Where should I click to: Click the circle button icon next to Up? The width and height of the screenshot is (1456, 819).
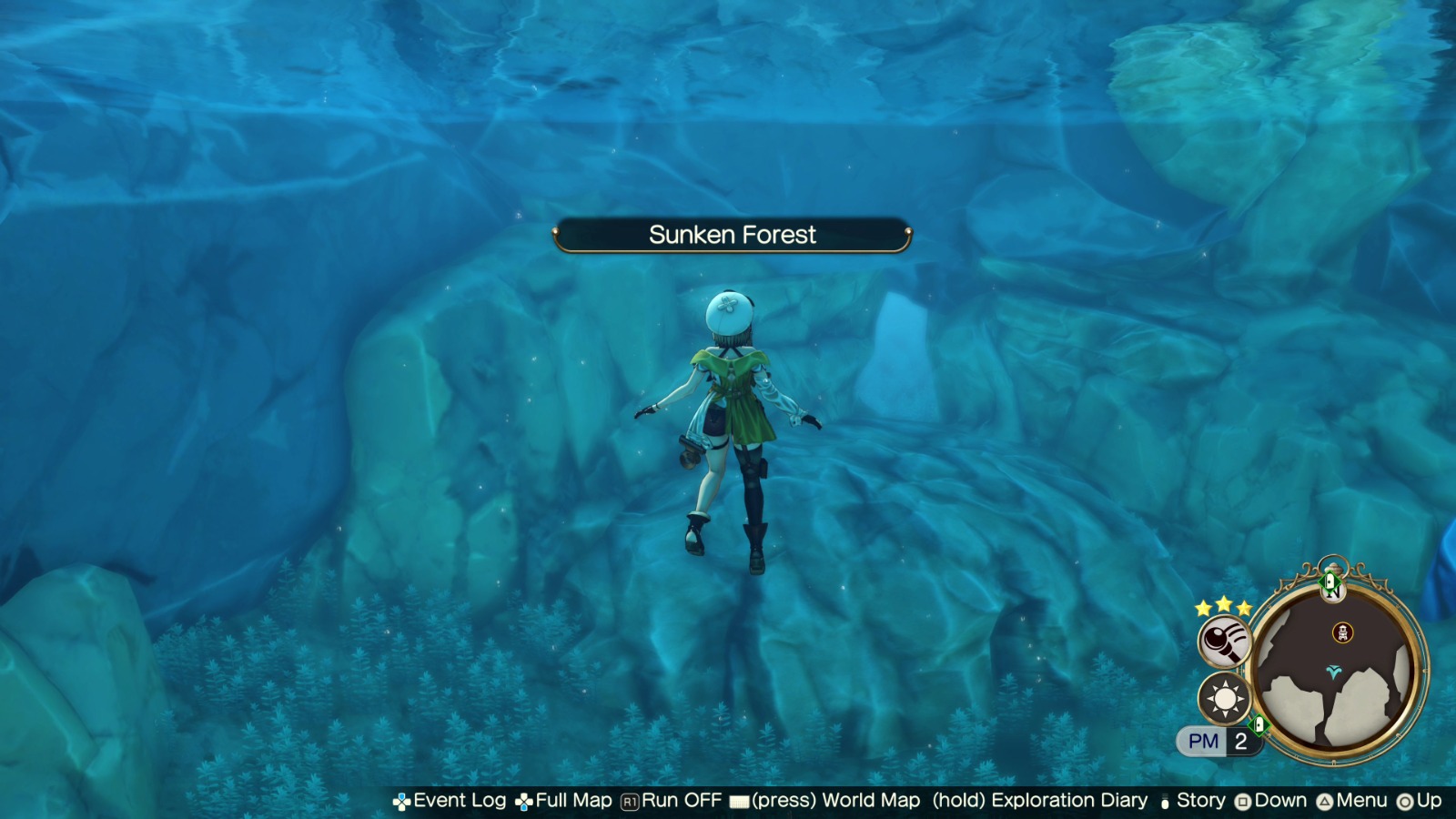pos(1405,801)
